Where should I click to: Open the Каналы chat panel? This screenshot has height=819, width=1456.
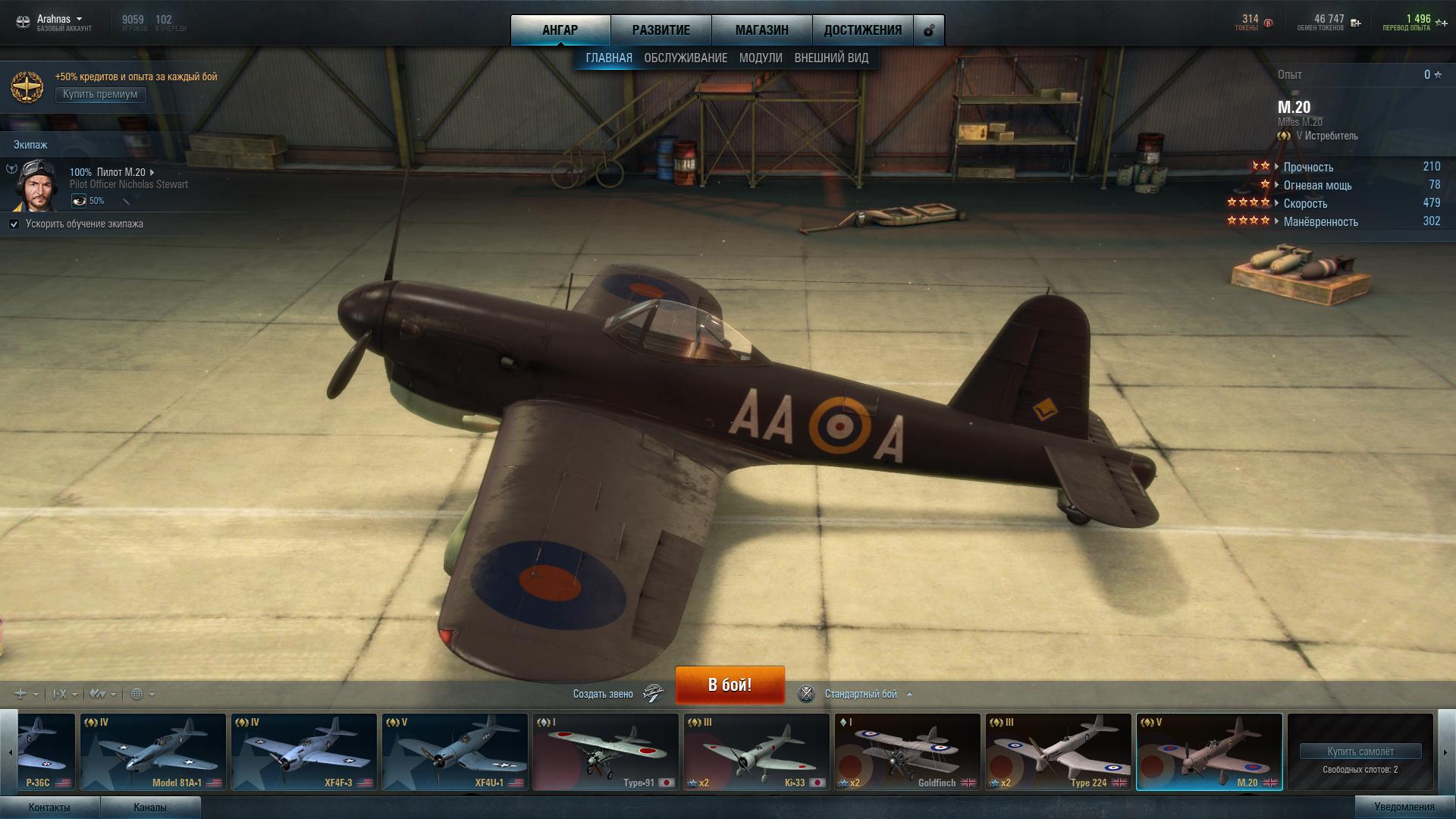(150, 807)
